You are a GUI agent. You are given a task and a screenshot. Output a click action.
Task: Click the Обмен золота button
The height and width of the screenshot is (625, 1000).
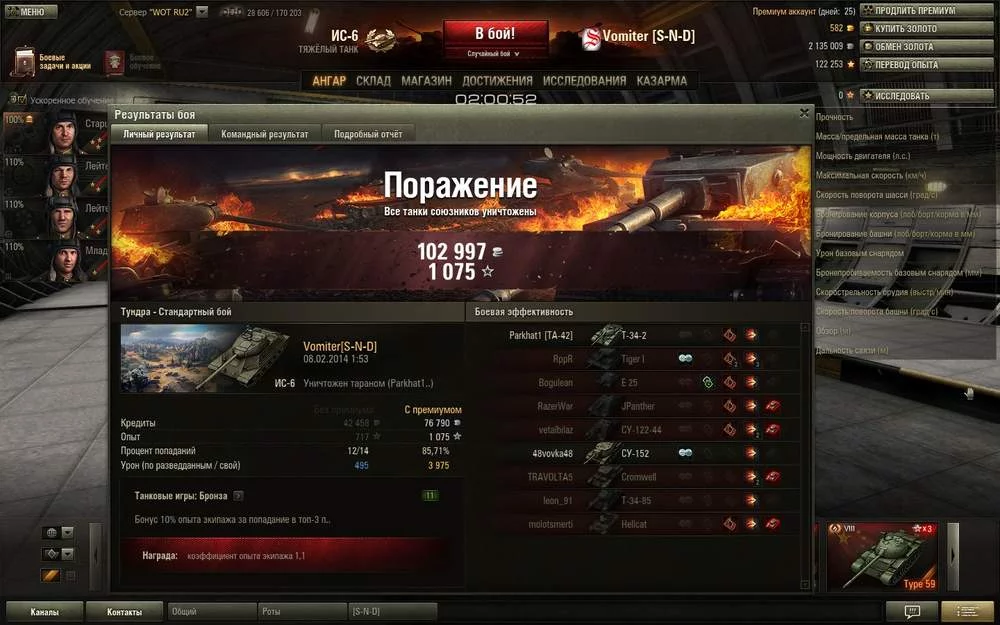click(912, 47)
